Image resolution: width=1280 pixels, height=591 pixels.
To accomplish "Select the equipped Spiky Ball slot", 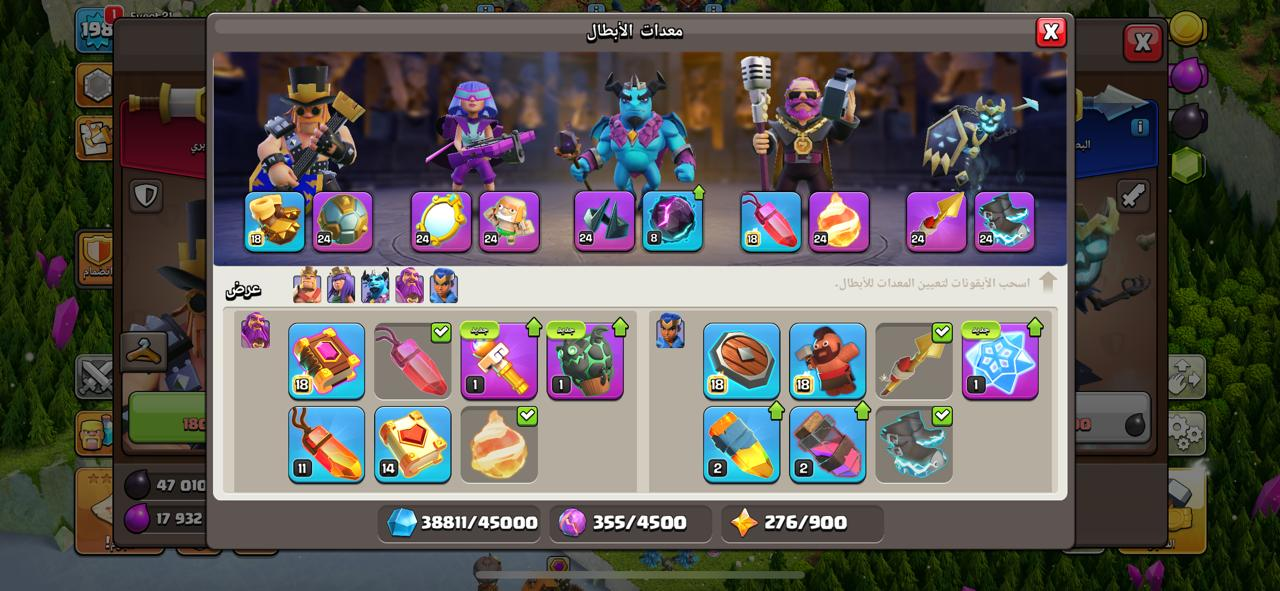I will pyautogui.click(x=343, y=221).
